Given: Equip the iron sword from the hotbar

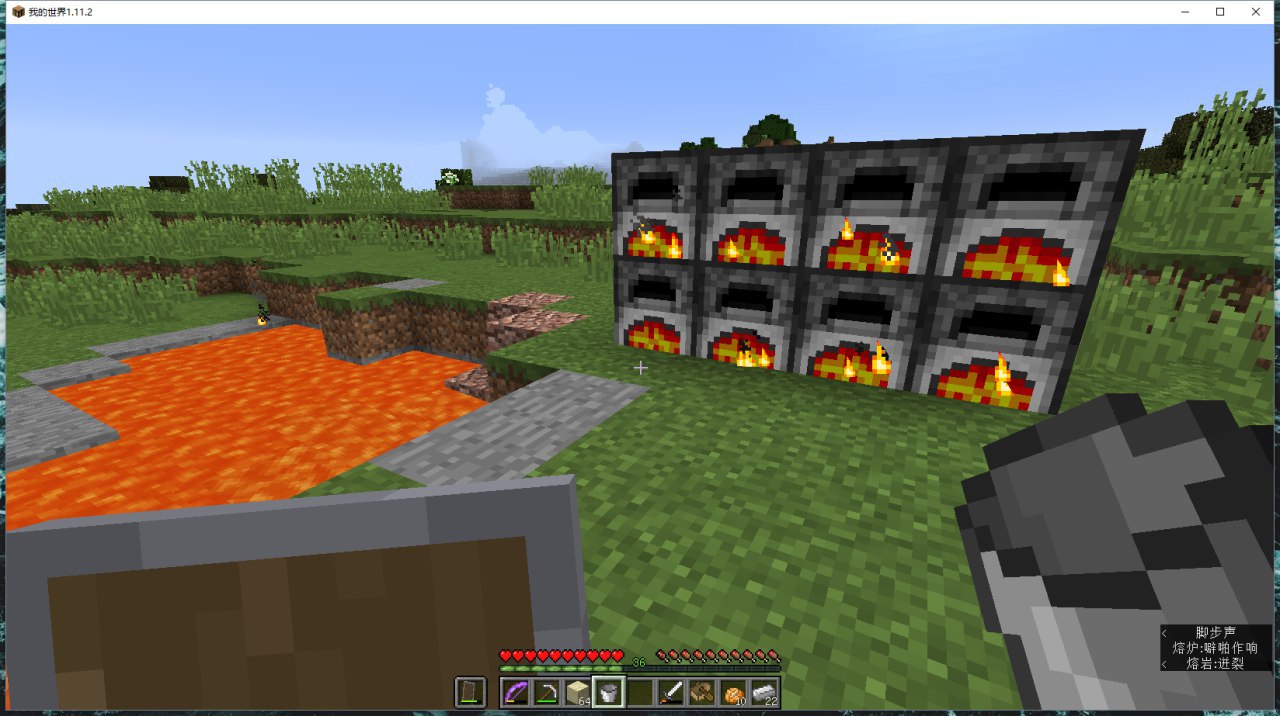Looking at the screenshot, I should (x=670, y=692).
